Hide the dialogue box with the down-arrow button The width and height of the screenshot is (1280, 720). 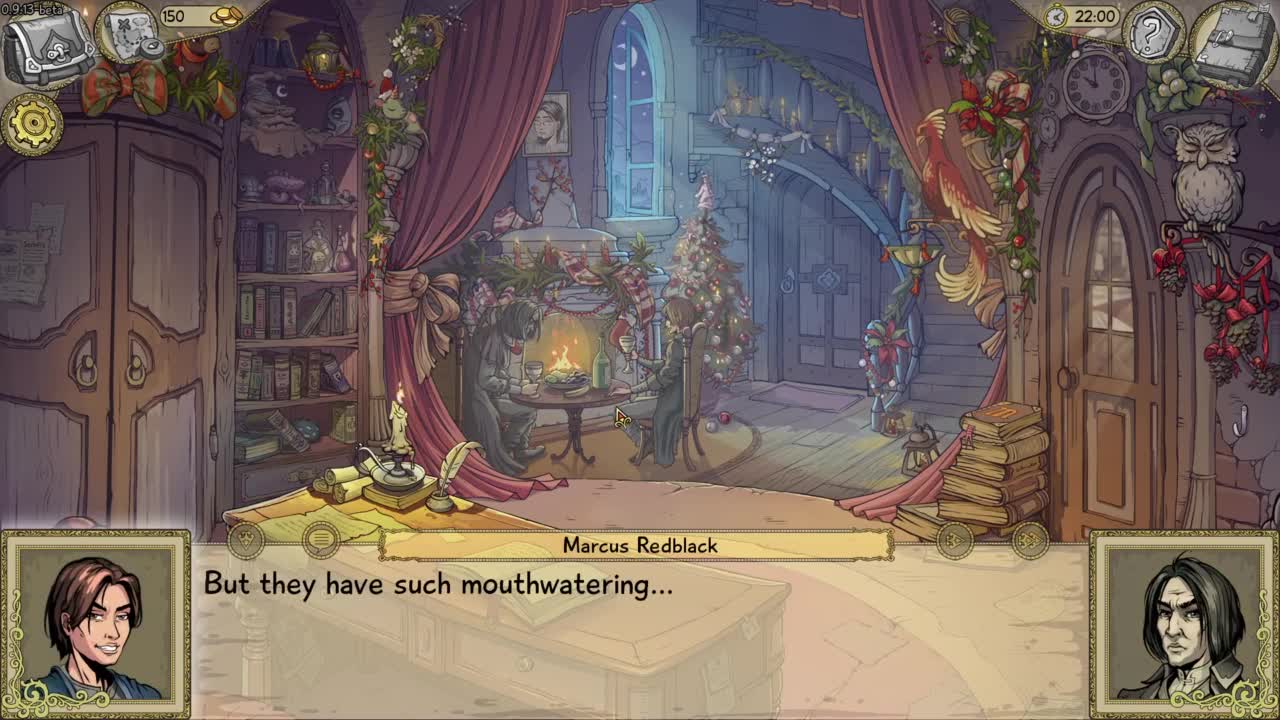coord(246,541)
